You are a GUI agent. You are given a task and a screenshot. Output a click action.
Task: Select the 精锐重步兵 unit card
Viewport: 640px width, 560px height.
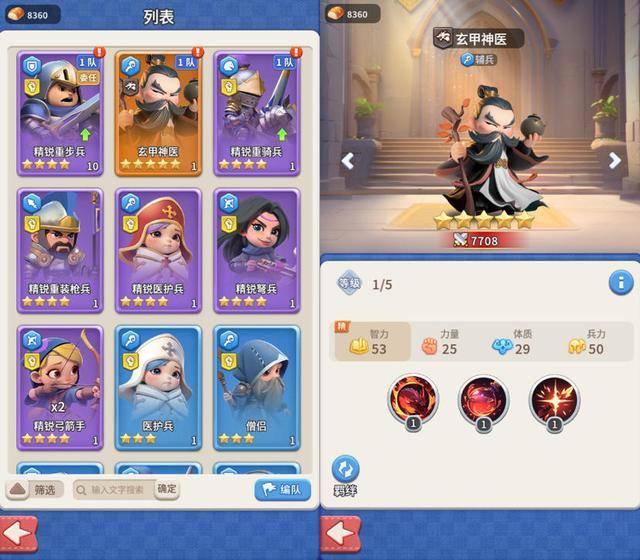[x=60, y=111]
